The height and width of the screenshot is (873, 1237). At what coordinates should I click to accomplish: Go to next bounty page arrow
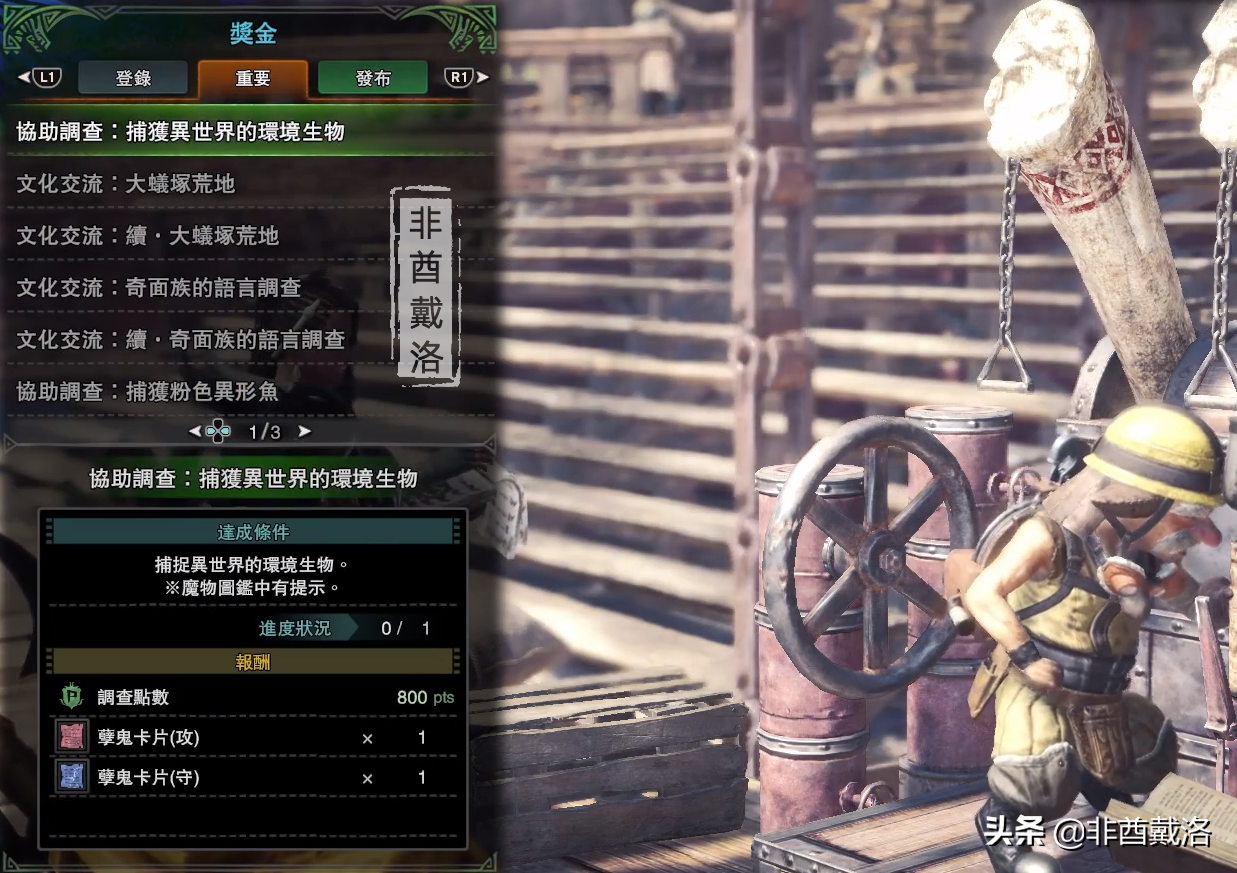click(304, 432)
